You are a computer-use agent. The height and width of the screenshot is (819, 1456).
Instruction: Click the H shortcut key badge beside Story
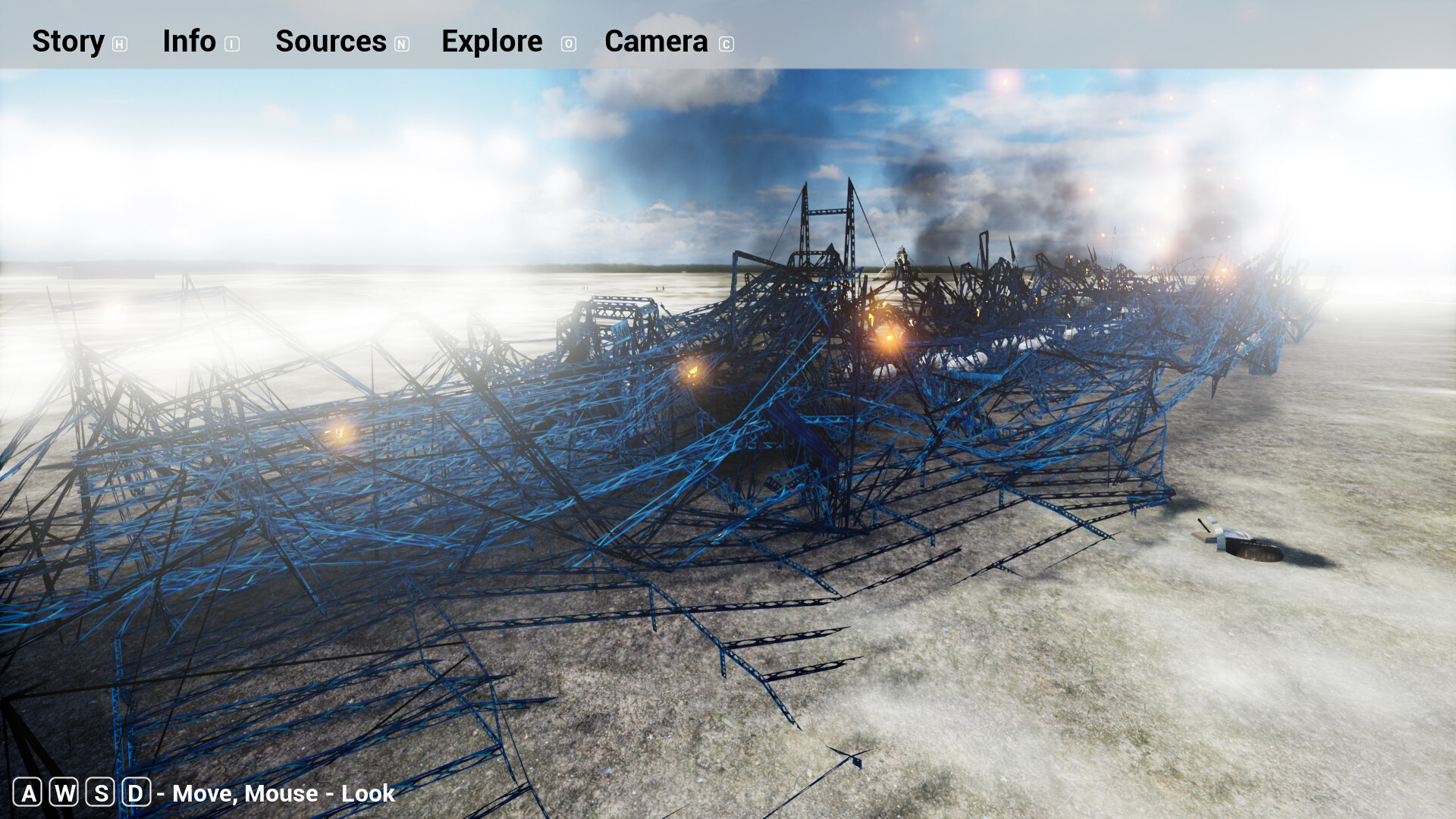[119, 44]
